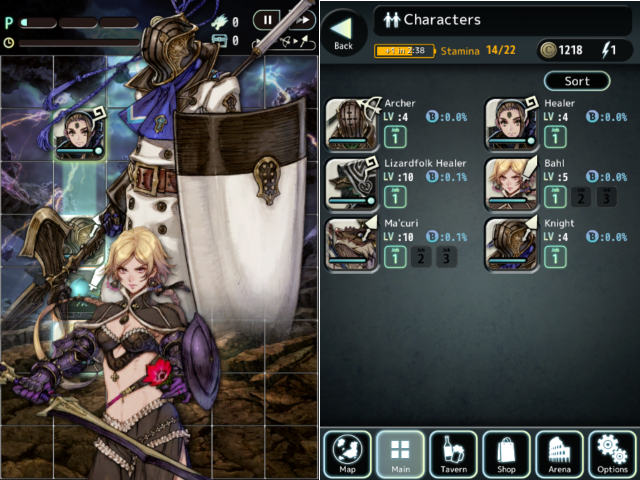Screen dimensions: 640x480
Task: Toggle battle fast-forward speed
Action: pos(300,19)
